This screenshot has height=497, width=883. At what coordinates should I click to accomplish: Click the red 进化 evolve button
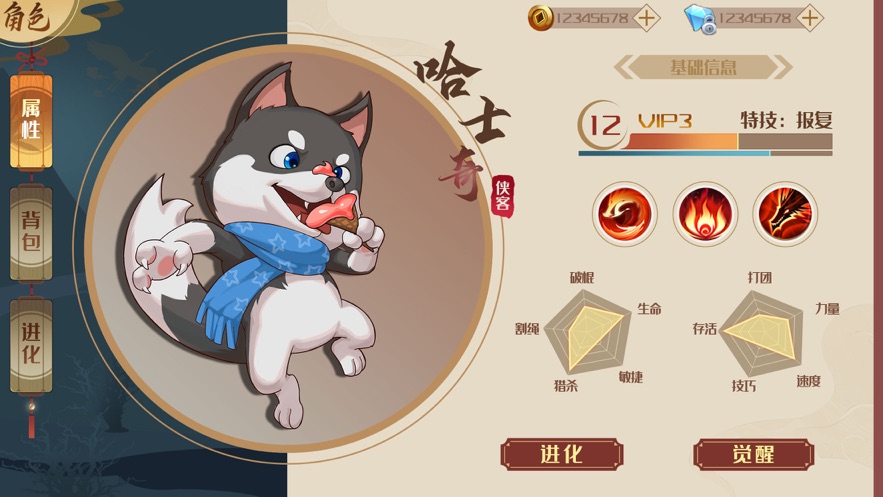tap(560, 454)
